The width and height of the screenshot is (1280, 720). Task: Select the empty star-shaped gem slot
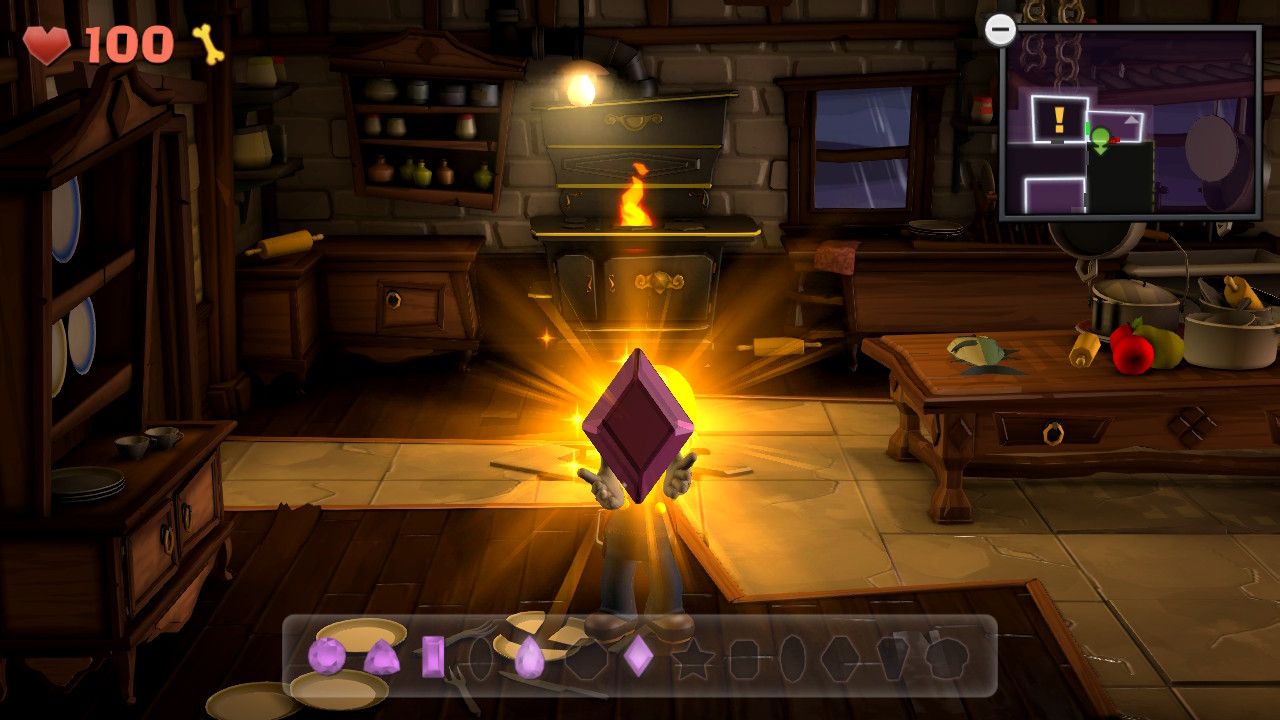pos(693,657)
